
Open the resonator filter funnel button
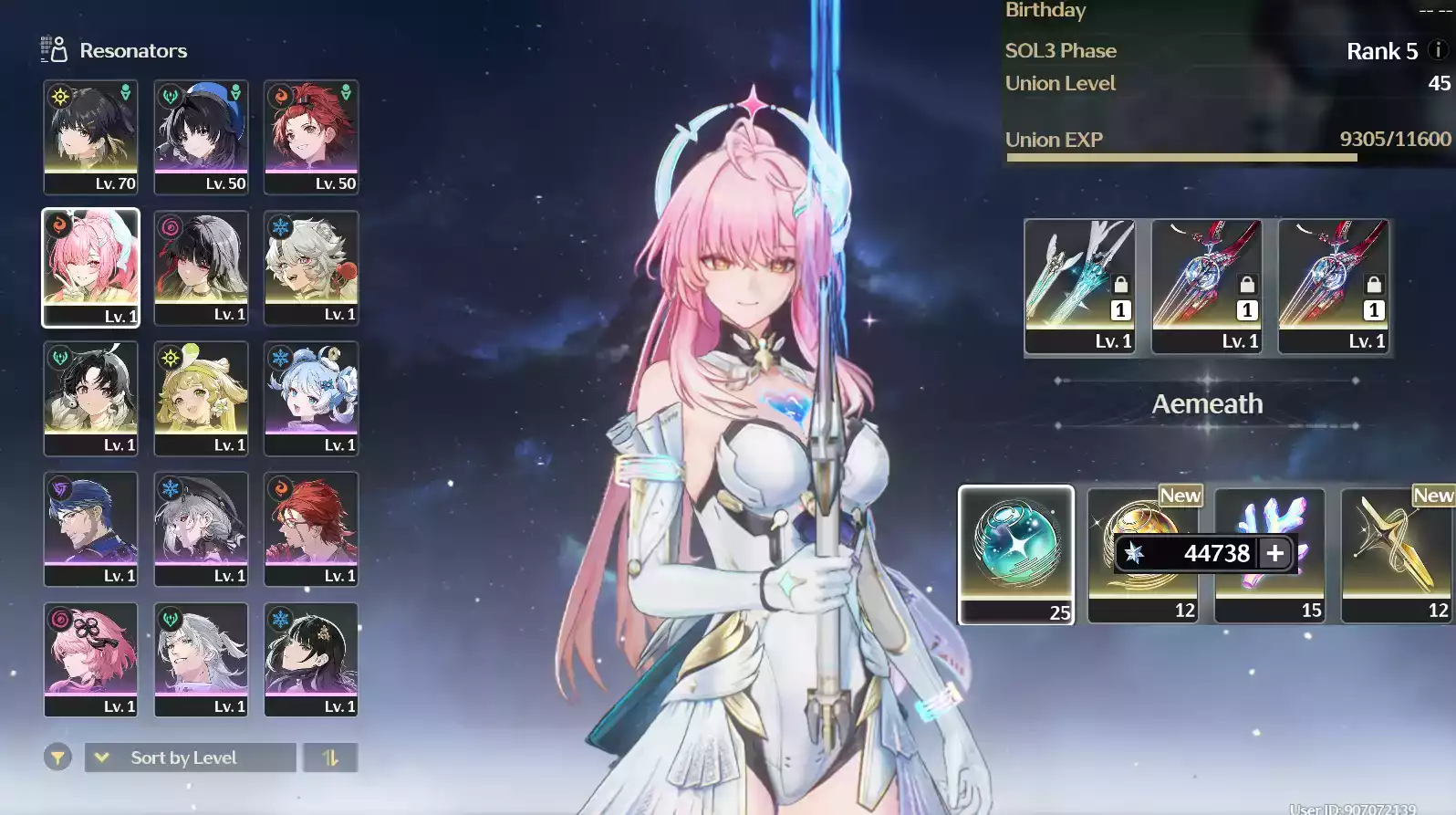click(57, 758)
